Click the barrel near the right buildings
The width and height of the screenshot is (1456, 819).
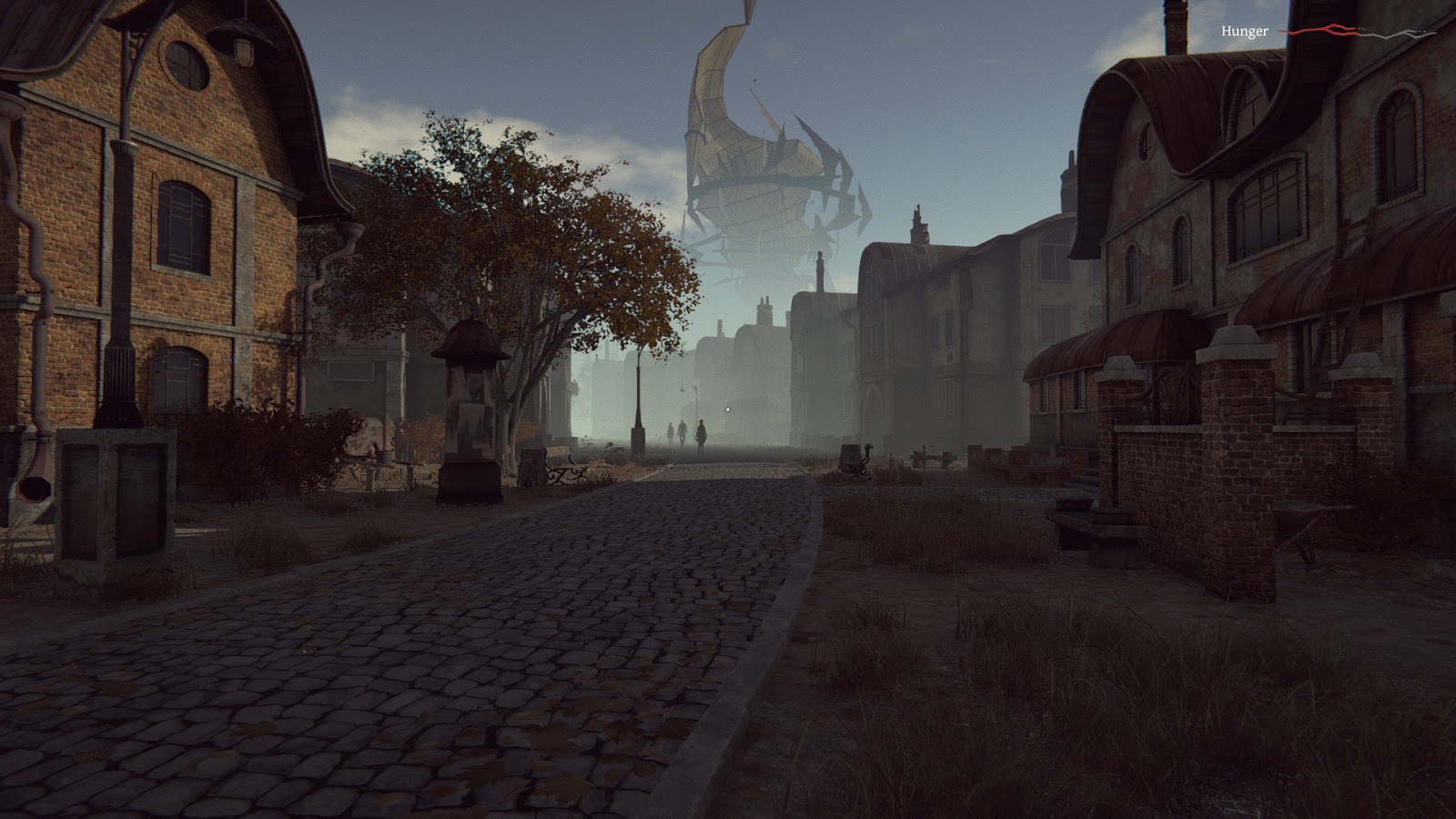click(x=850, y=458)
